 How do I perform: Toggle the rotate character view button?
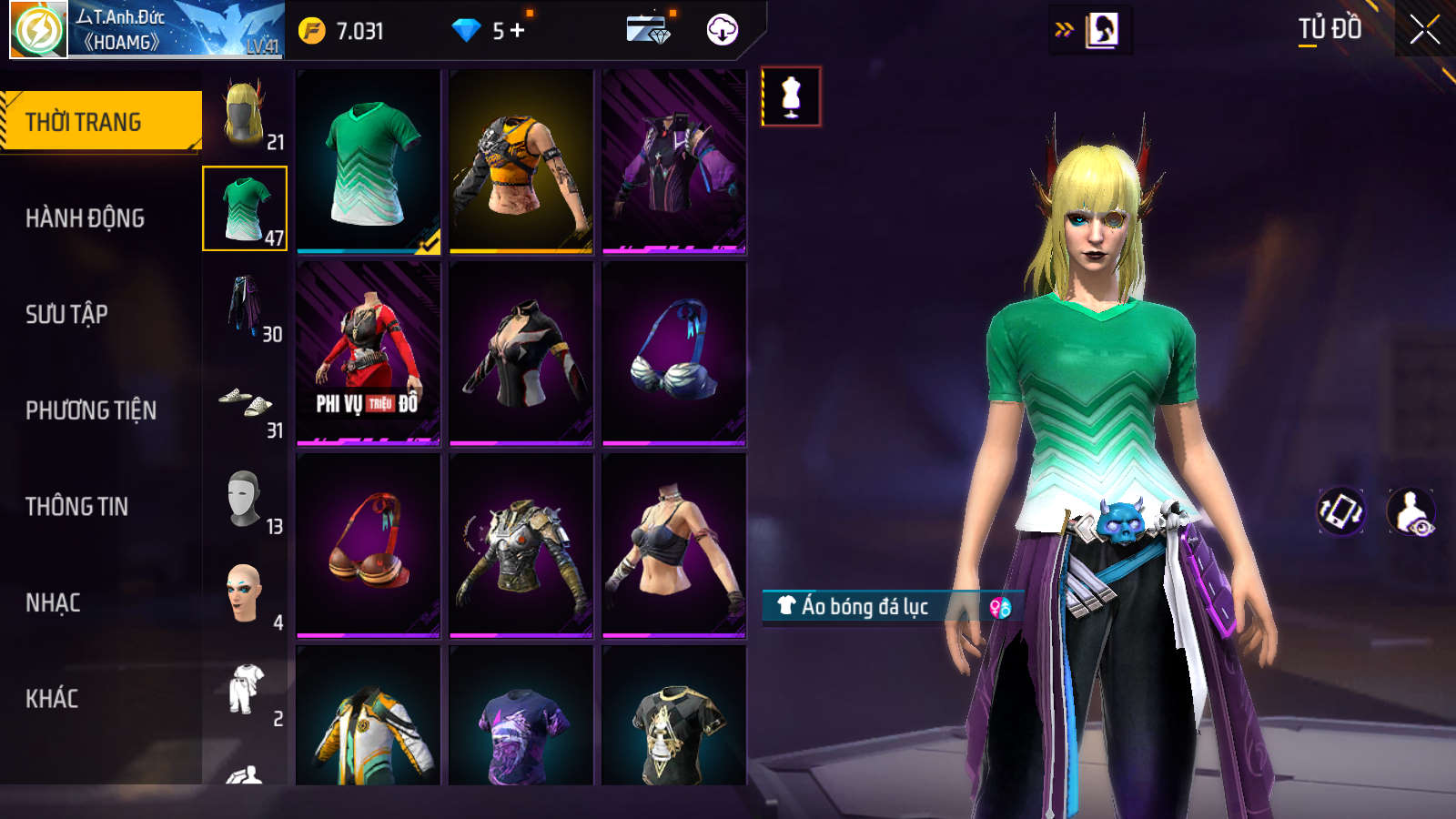coord(1340,511)
